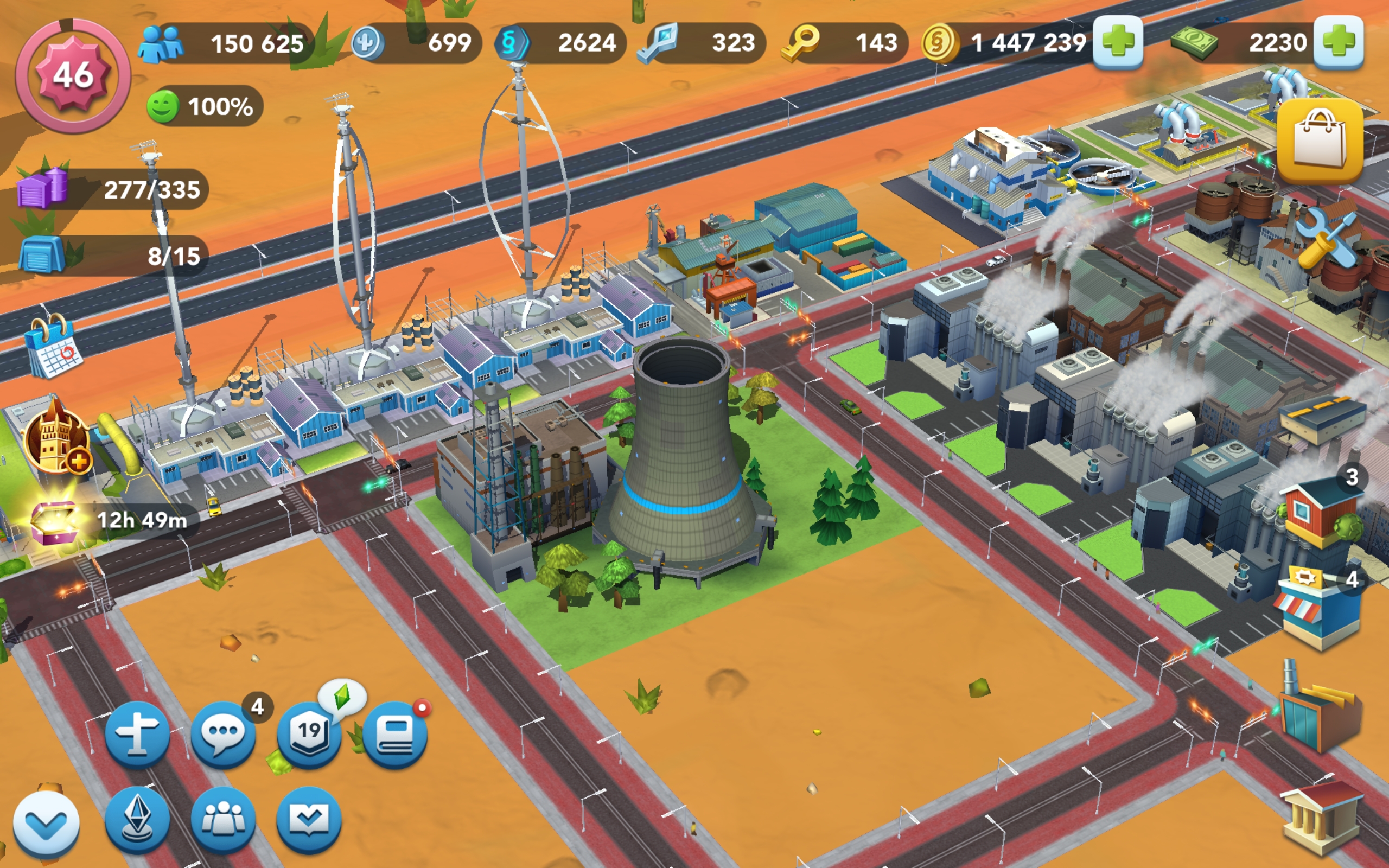This screenshot has width=1389, height=868.
Task: Open the level 46 badge
Action: pos(73,75)
